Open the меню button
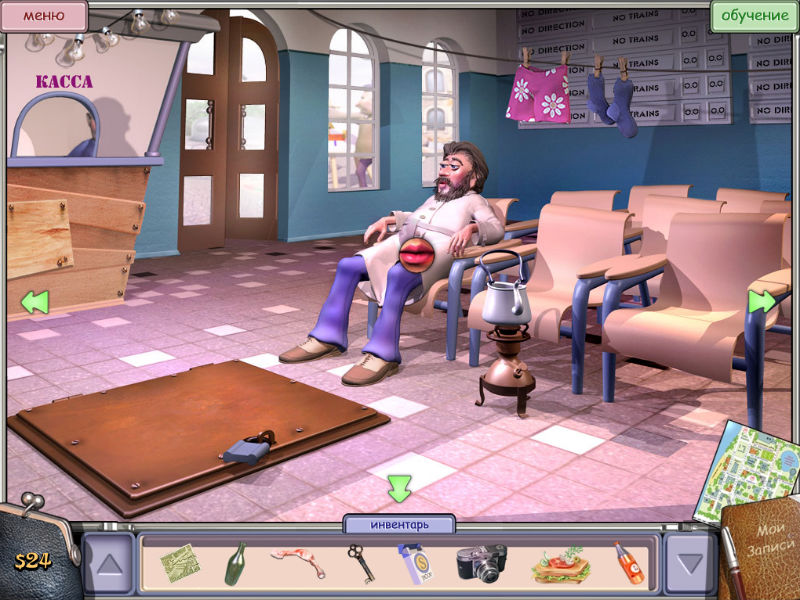Screen dimensions: 800x600 point(43,15)
